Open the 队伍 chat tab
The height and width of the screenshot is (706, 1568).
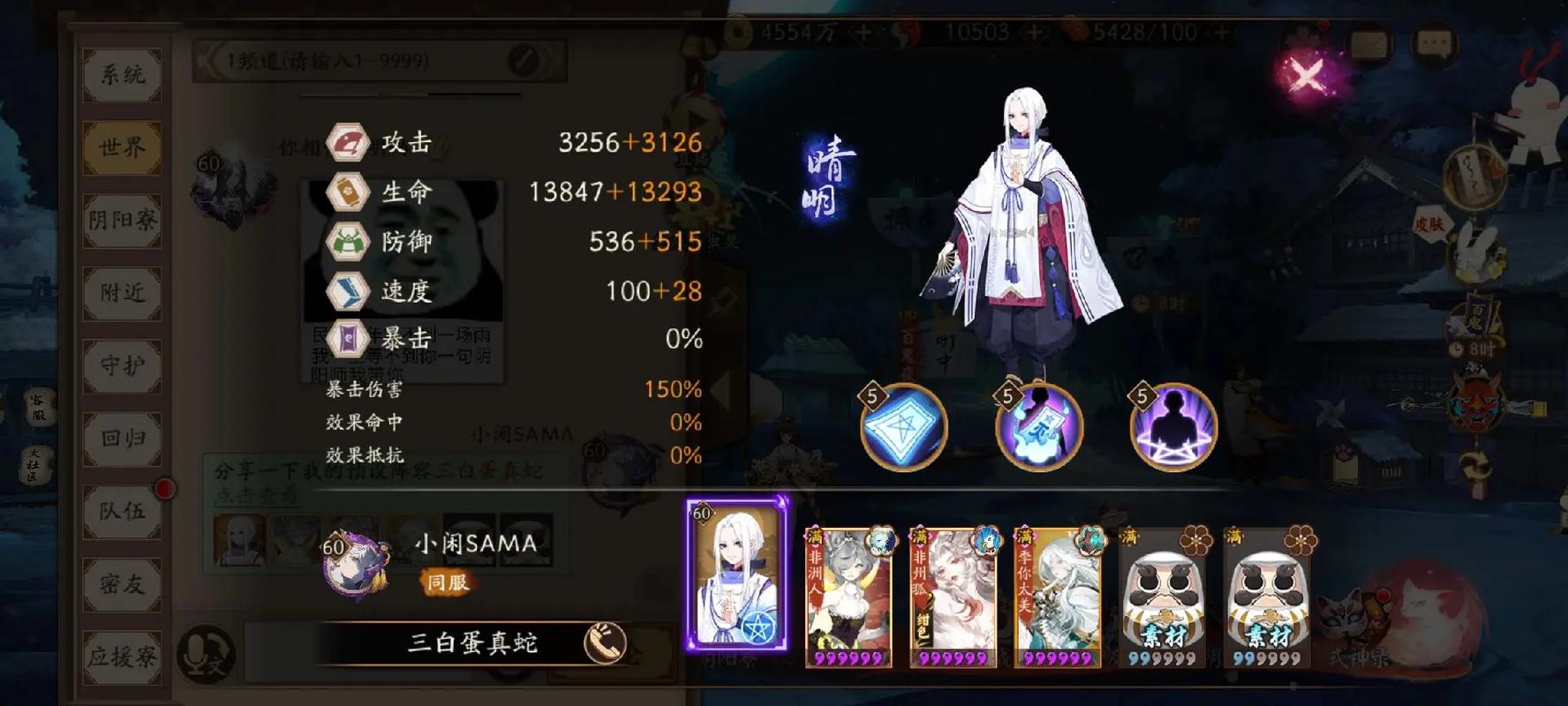point(122,511)
